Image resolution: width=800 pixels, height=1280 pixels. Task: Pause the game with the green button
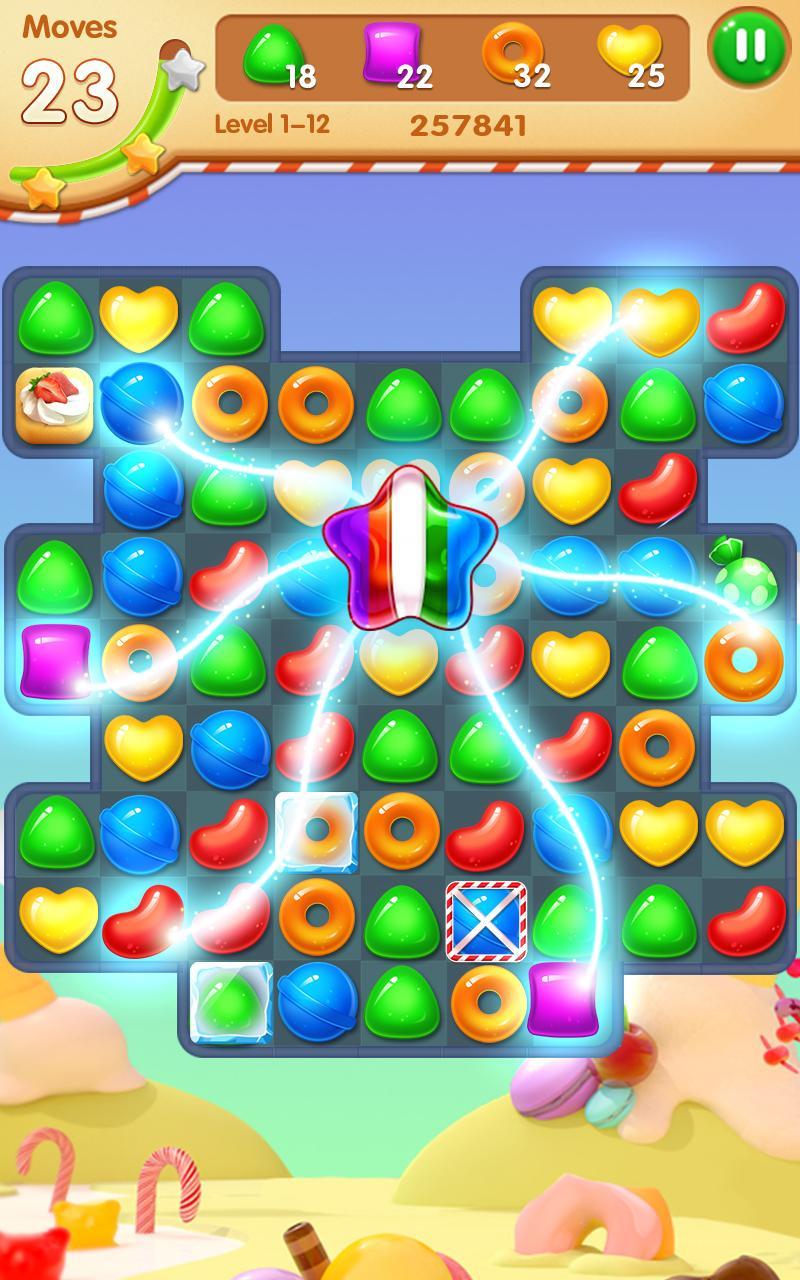click(750, 47)
